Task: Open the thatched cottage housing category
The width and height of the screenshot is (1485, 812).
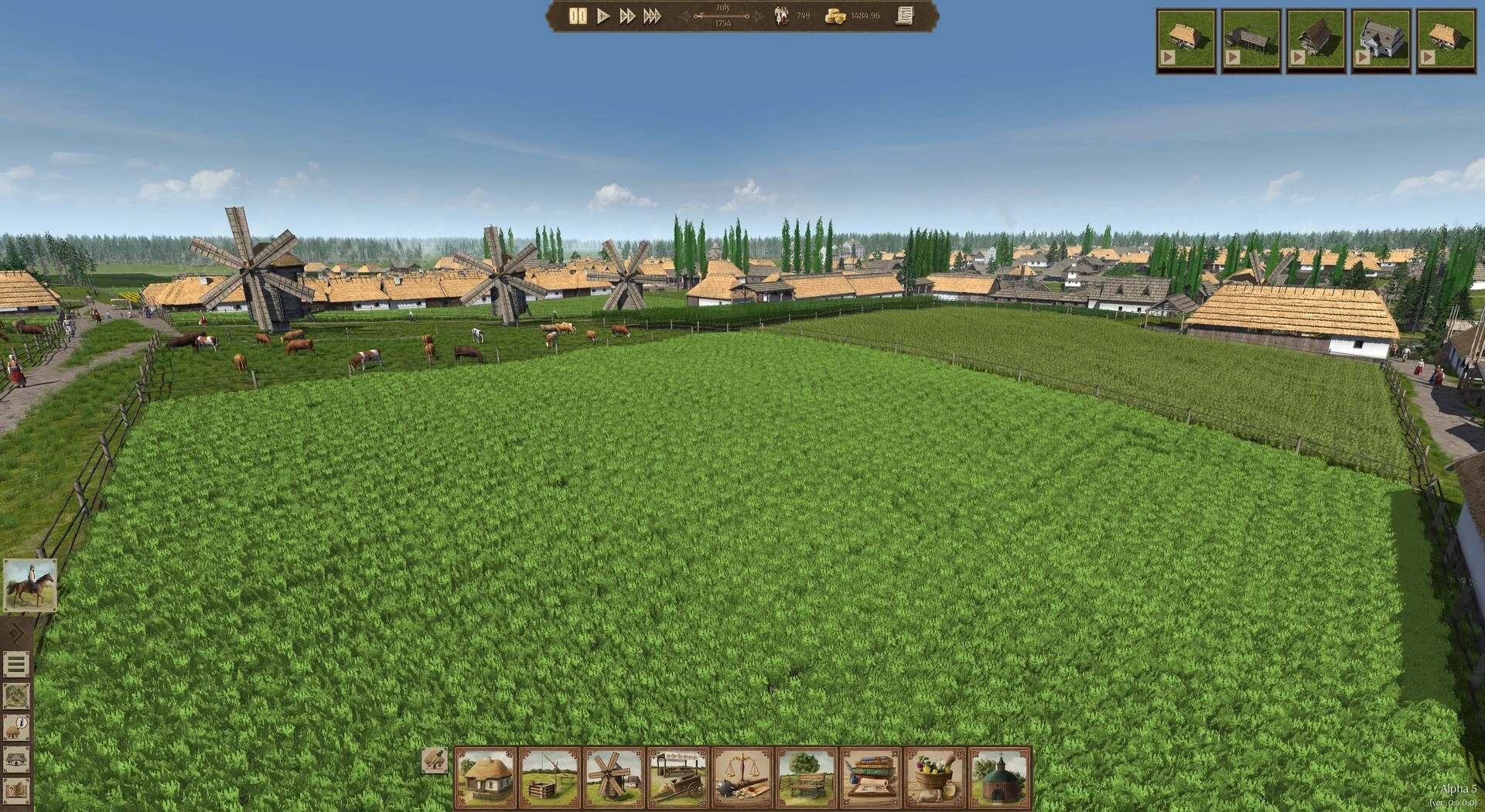Action: coord(486,777)
